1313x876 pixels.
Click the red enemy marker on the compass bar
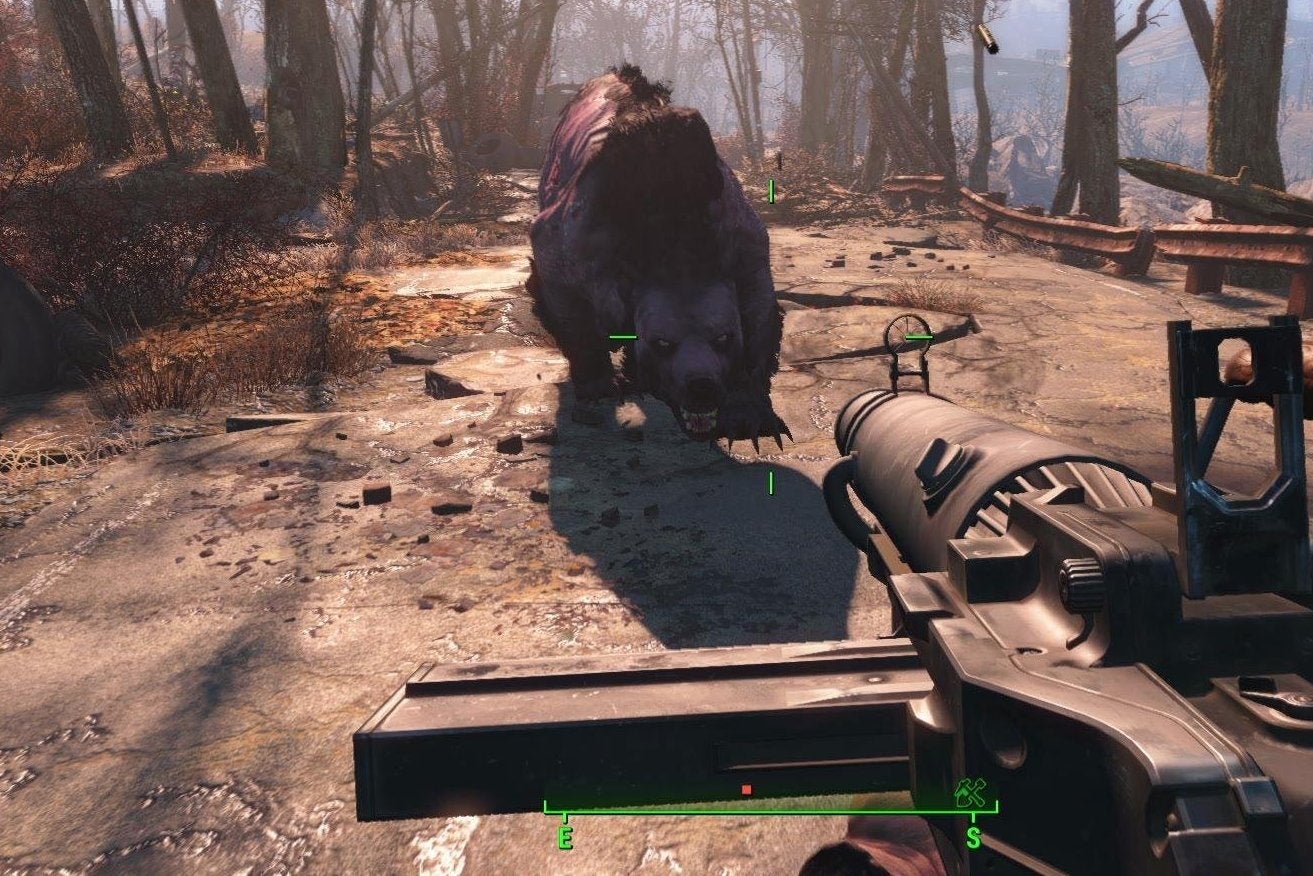click(747, 788)
